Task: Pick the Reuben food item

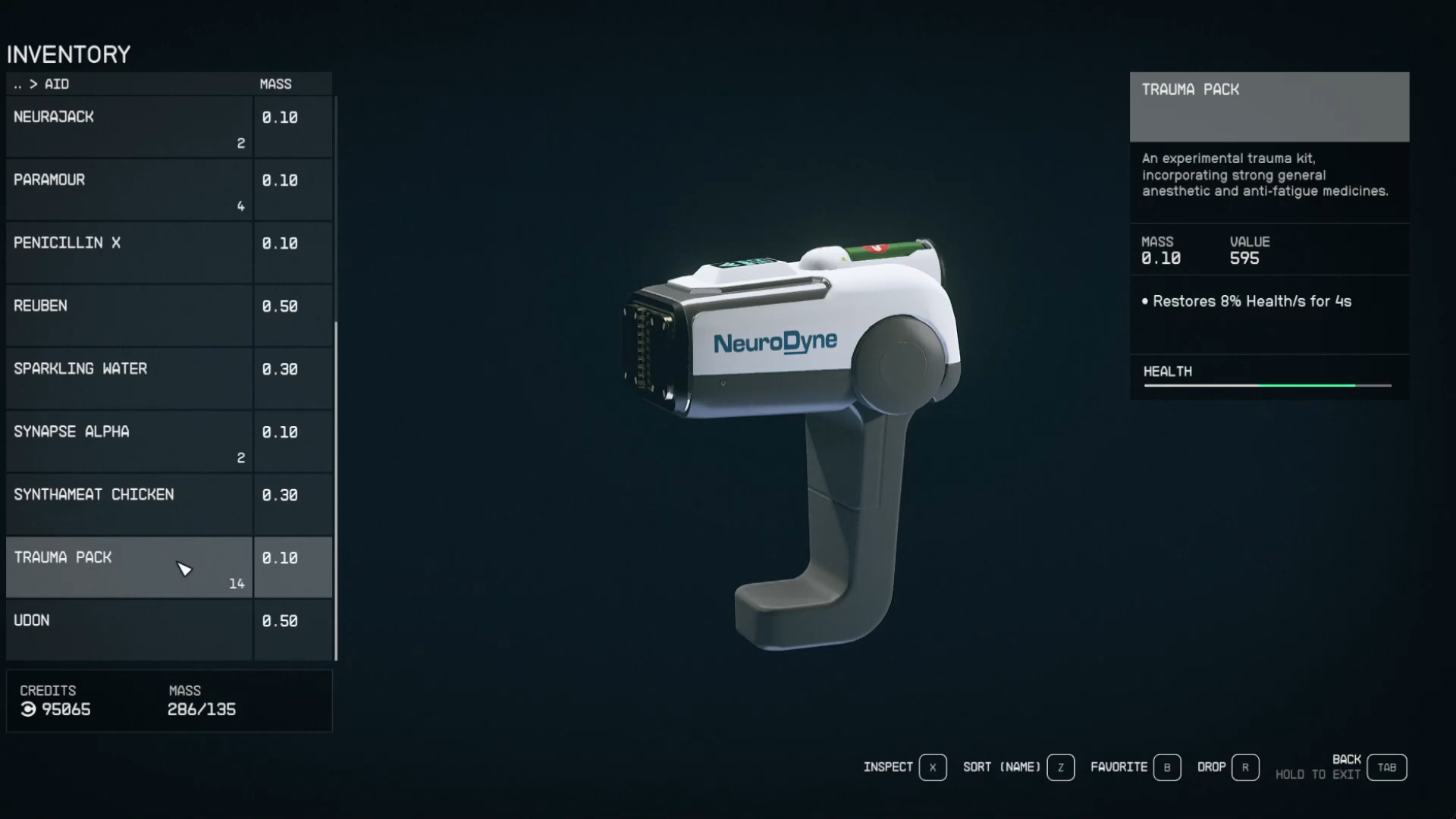Action: [129, 315]
